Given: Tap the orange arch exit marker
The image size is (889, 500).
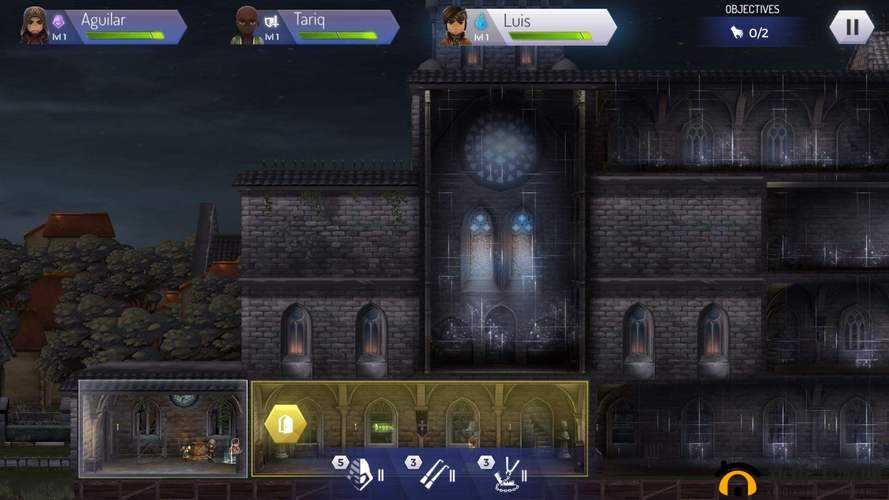Looking at the screenshot, I should pyautogui.click(x=738, y=482).
